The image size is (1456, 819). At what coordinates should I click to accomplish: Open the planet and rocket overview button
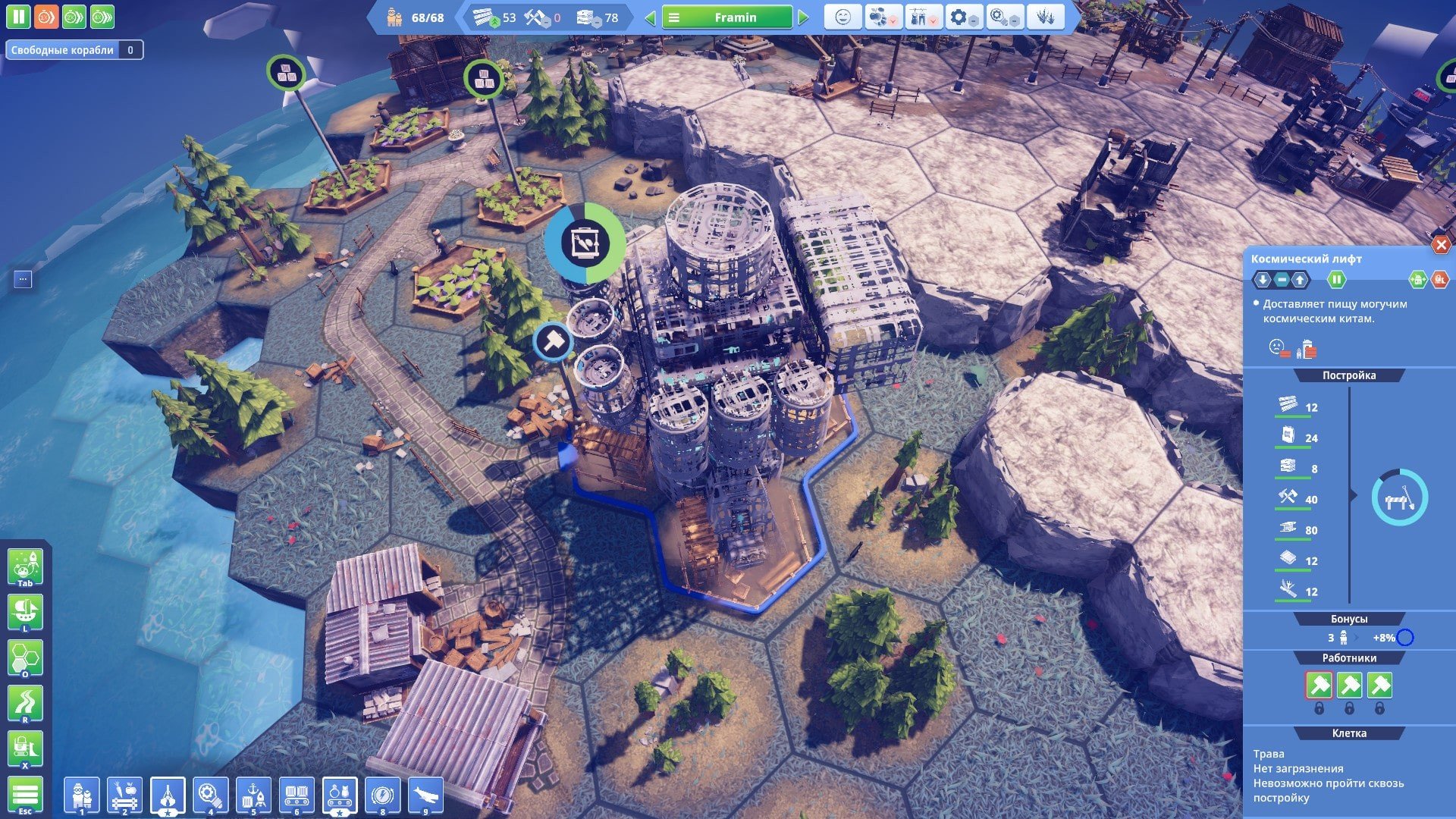pos(25,566)
